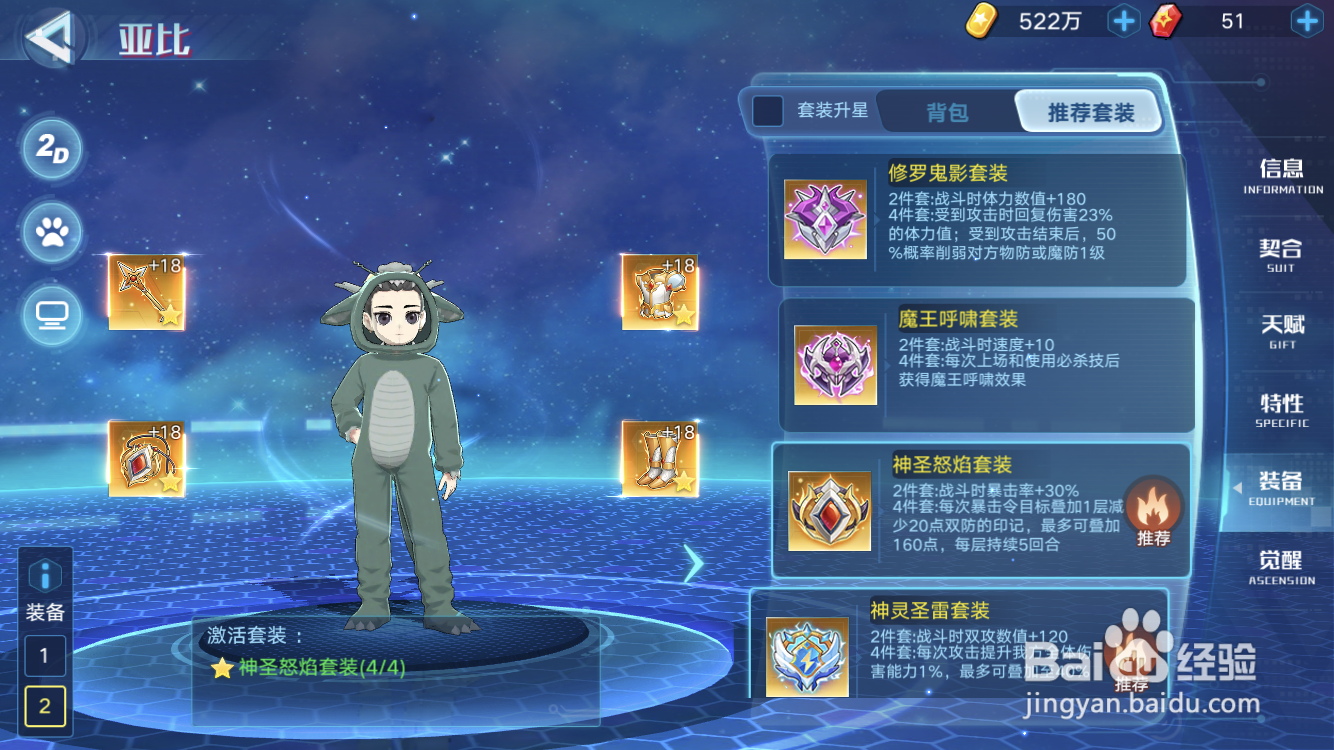Click the right chevron beside the character
Image resolution: width=1334 pixels, height=750 pixels.
click(695, 563)
